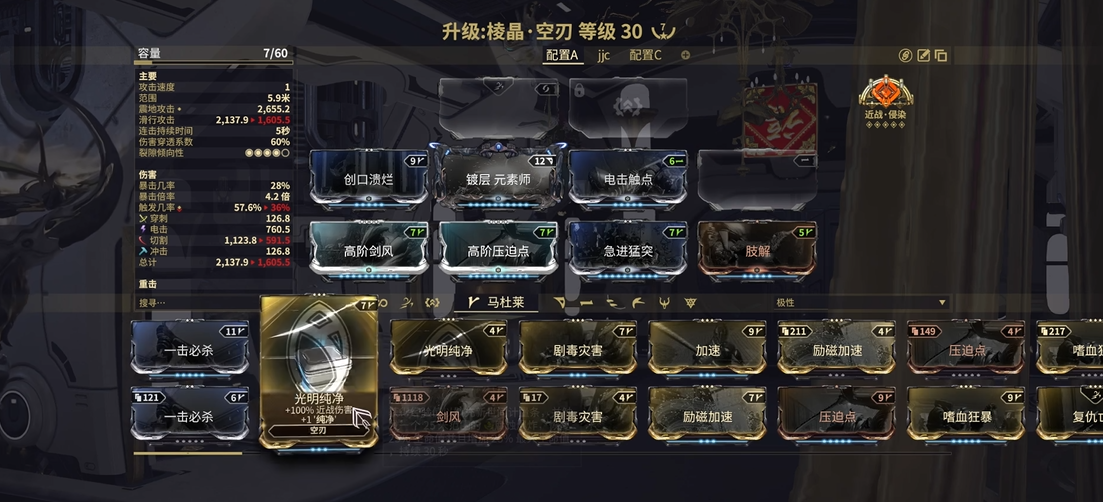Pick the equipped 高阶压迫点 mod
The width and height of the screenshot is (1103, 502).
click(x=498, y=250)
